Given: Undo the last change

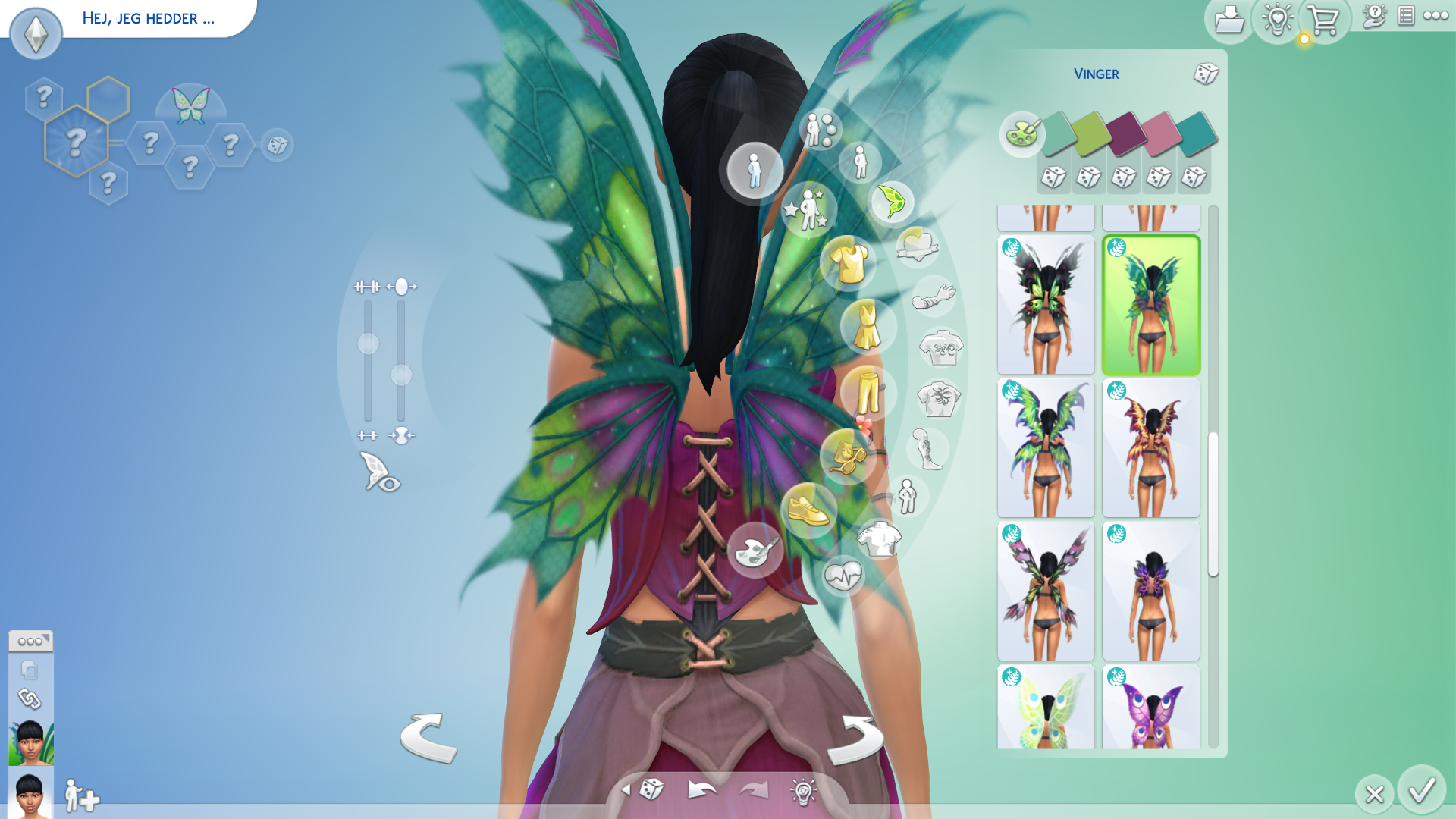Looking at the screenshot, I should tap(702, 790).
